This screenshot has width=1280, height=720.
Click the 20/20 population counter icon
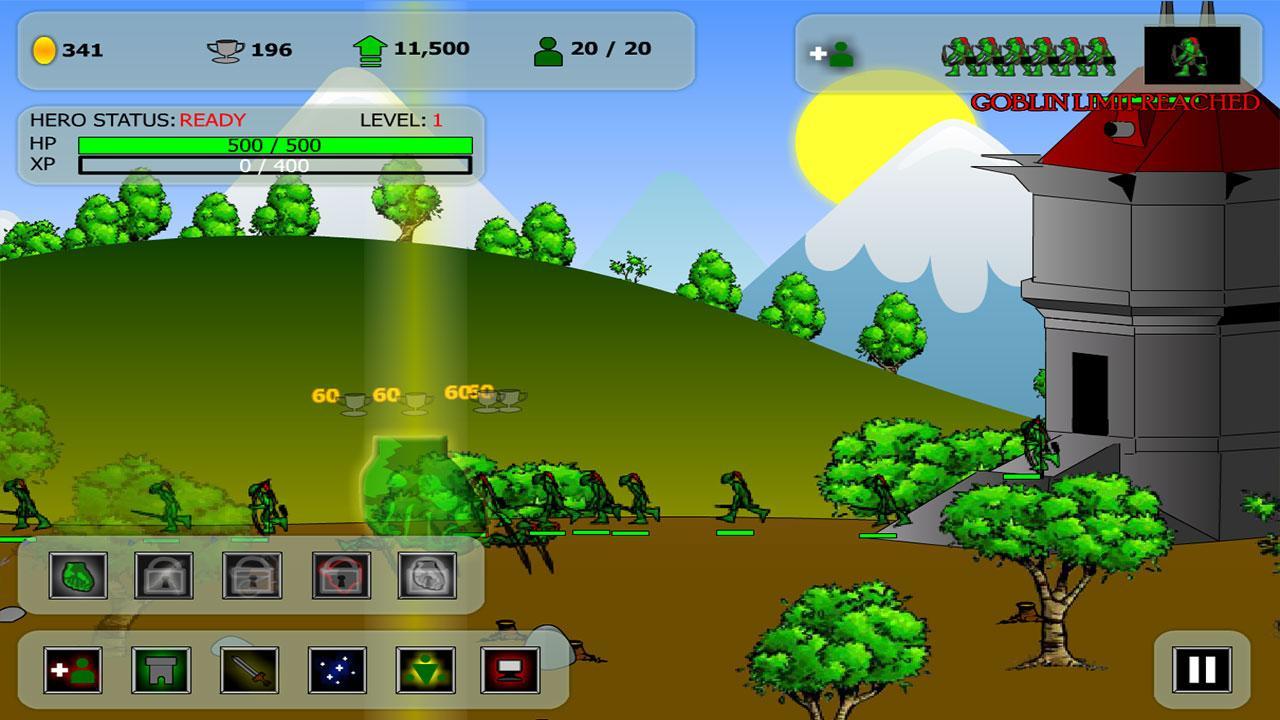click(545, 47)
